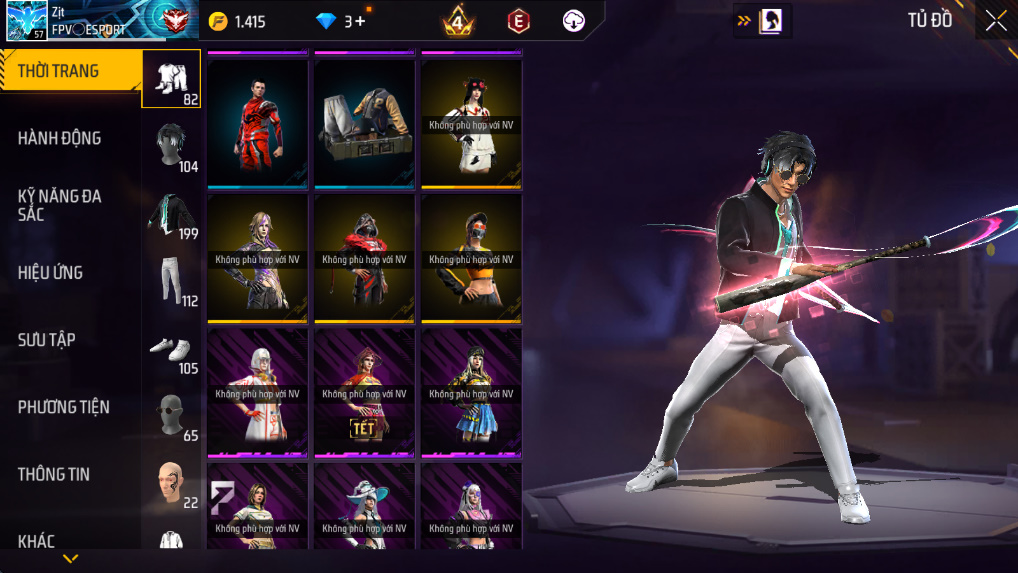This screenshot has height=573, width=1018.
Task: Open the gold crown rank 4 icon
Action: (x=458, y=21)
